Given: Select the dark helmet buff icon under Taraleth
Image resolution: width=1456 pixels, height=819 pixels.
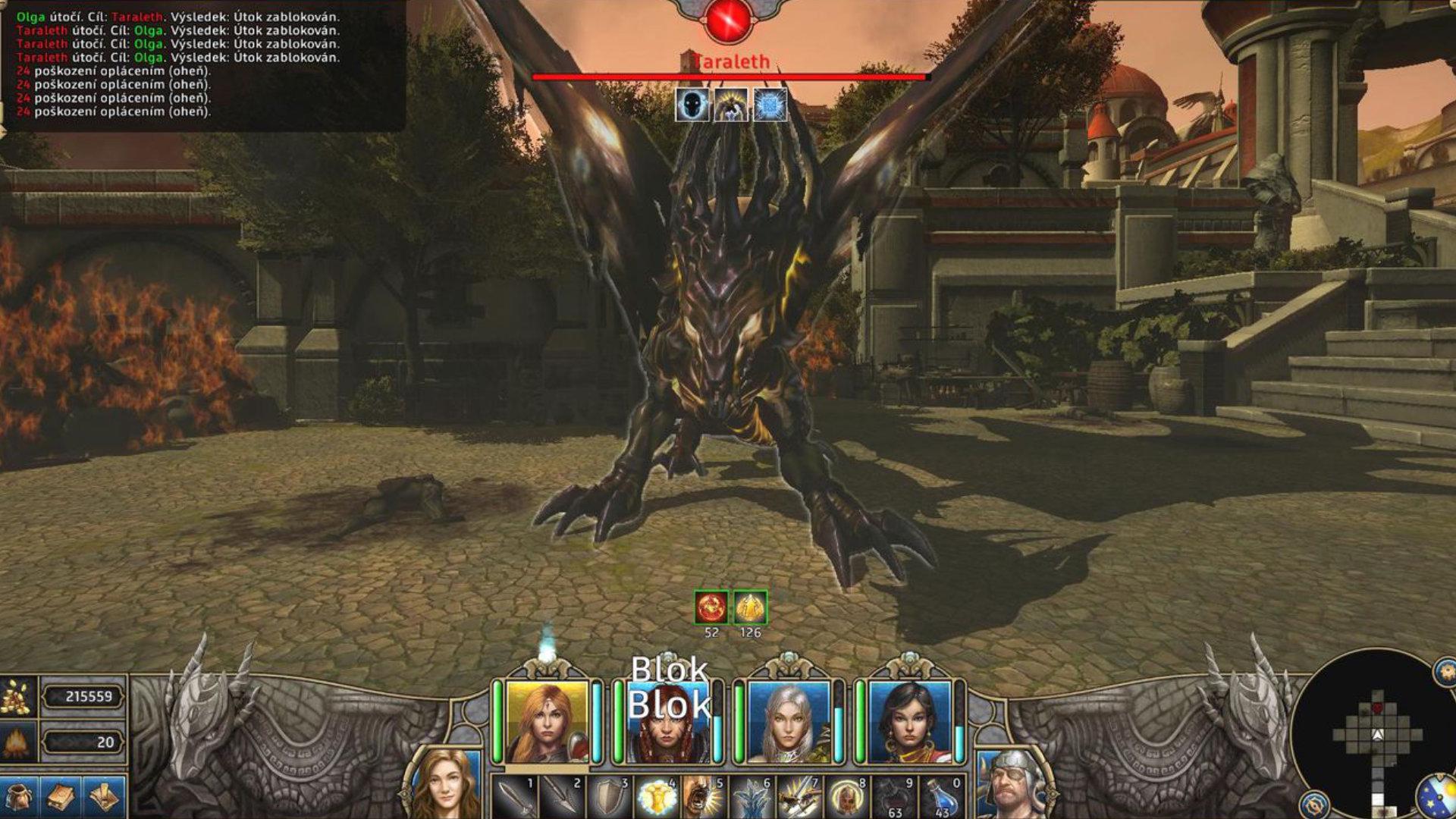Looking at the screenshot, I should coord(693,105).
